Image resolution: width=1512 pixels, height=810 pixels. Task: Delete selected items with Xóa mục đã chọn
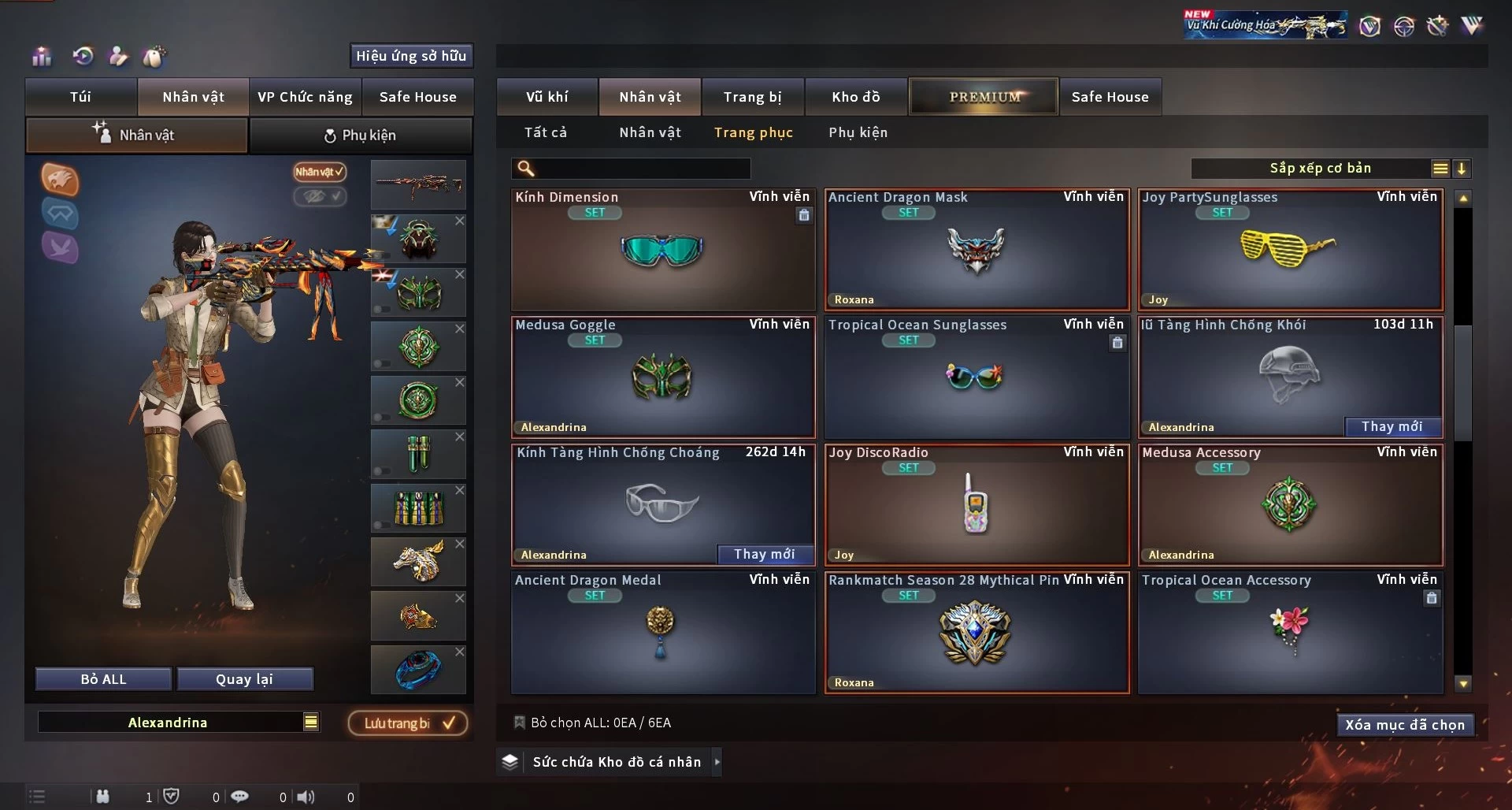(x=1404, y=725)
